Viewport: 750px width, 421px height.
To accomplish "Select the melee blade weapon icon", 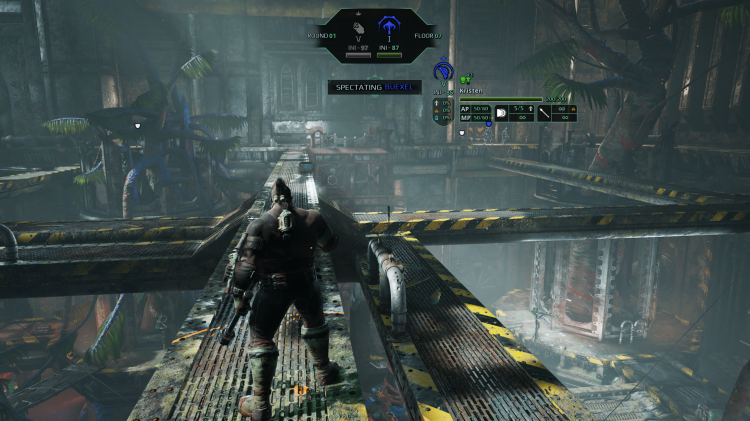I will [544, 112].
